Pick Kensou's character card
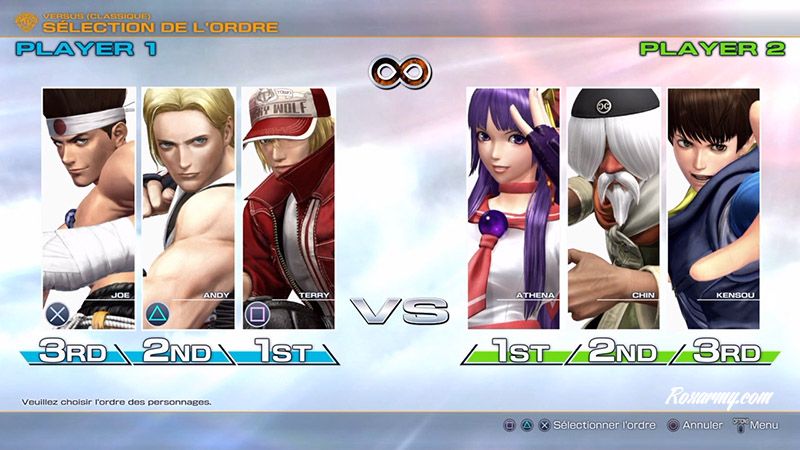The width and height of the screenshot is (800, 450). 713,208
